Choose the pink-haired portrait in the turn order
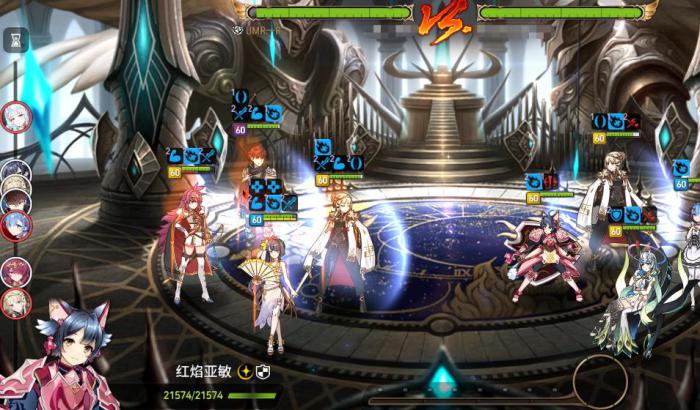Viewport: 700px width, 410px height. [16, 272]
